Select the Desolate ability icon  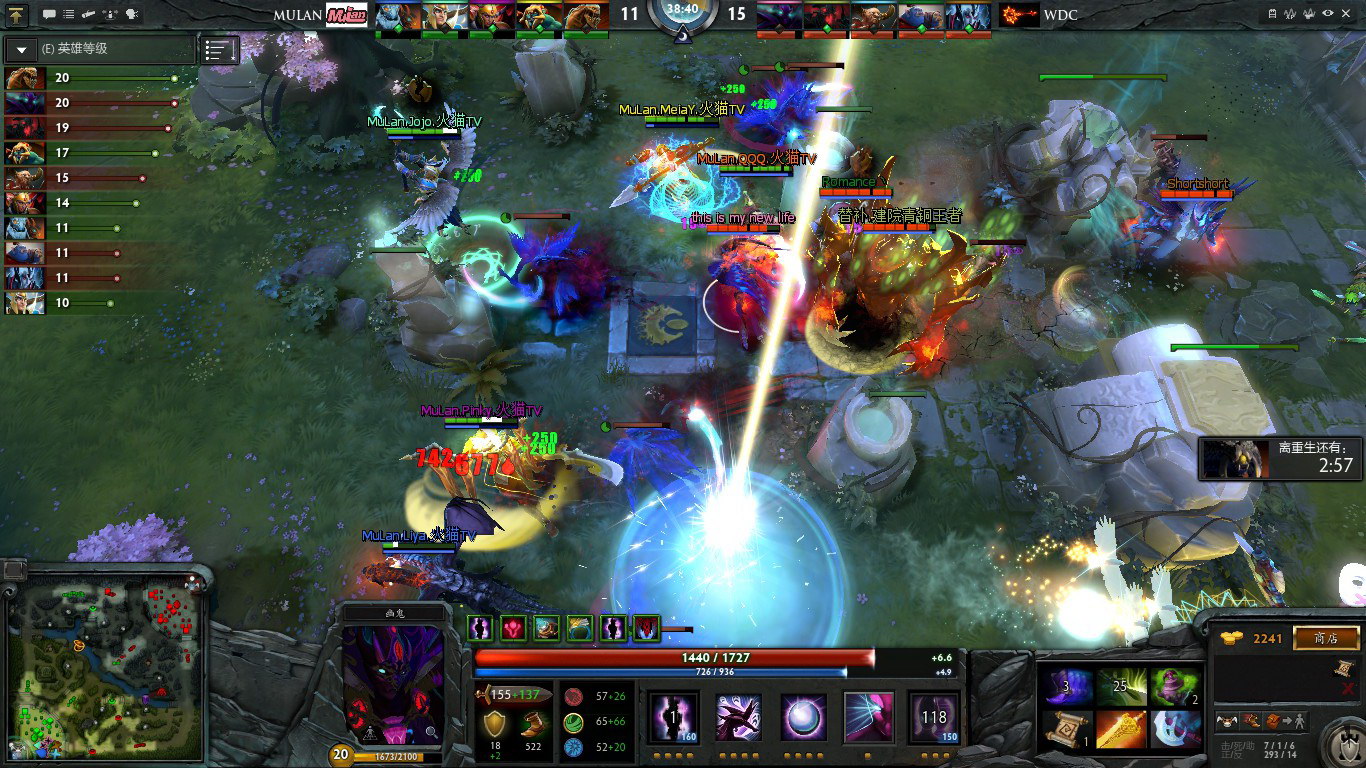(739, 717)
